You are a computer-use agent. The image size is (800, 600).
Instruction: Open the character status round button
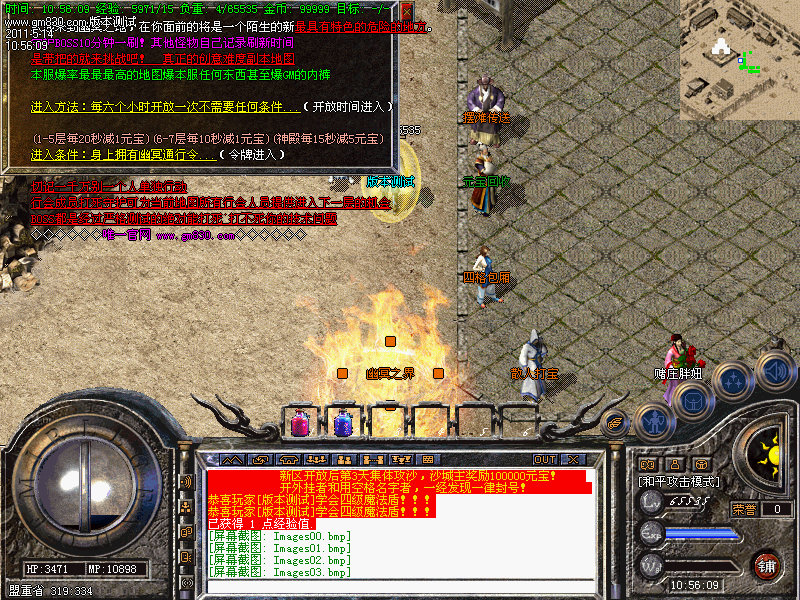[x=655, y=421]
